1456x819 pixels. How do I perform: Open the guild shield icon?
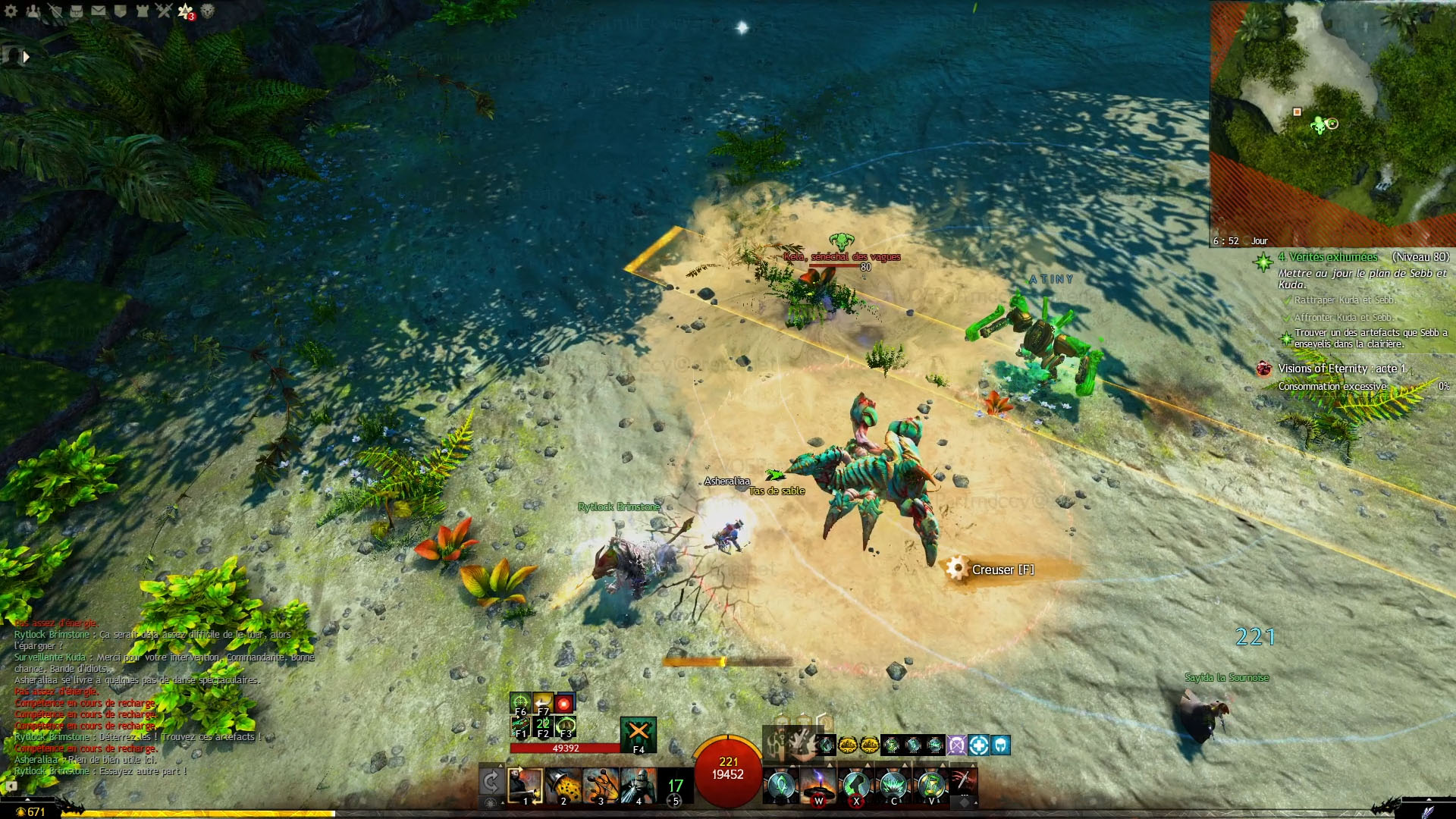click(x=120, y=11)
